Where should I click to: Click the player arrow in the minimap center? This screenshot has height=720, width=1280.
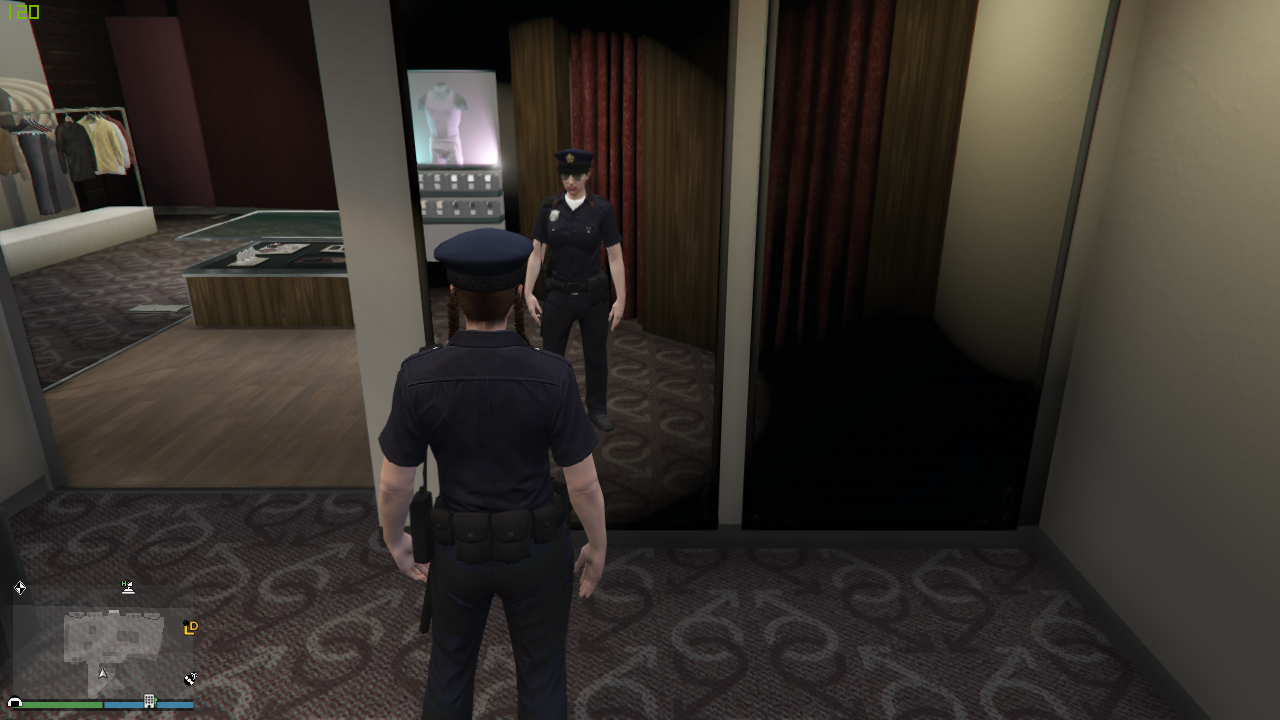pos(102,673)
